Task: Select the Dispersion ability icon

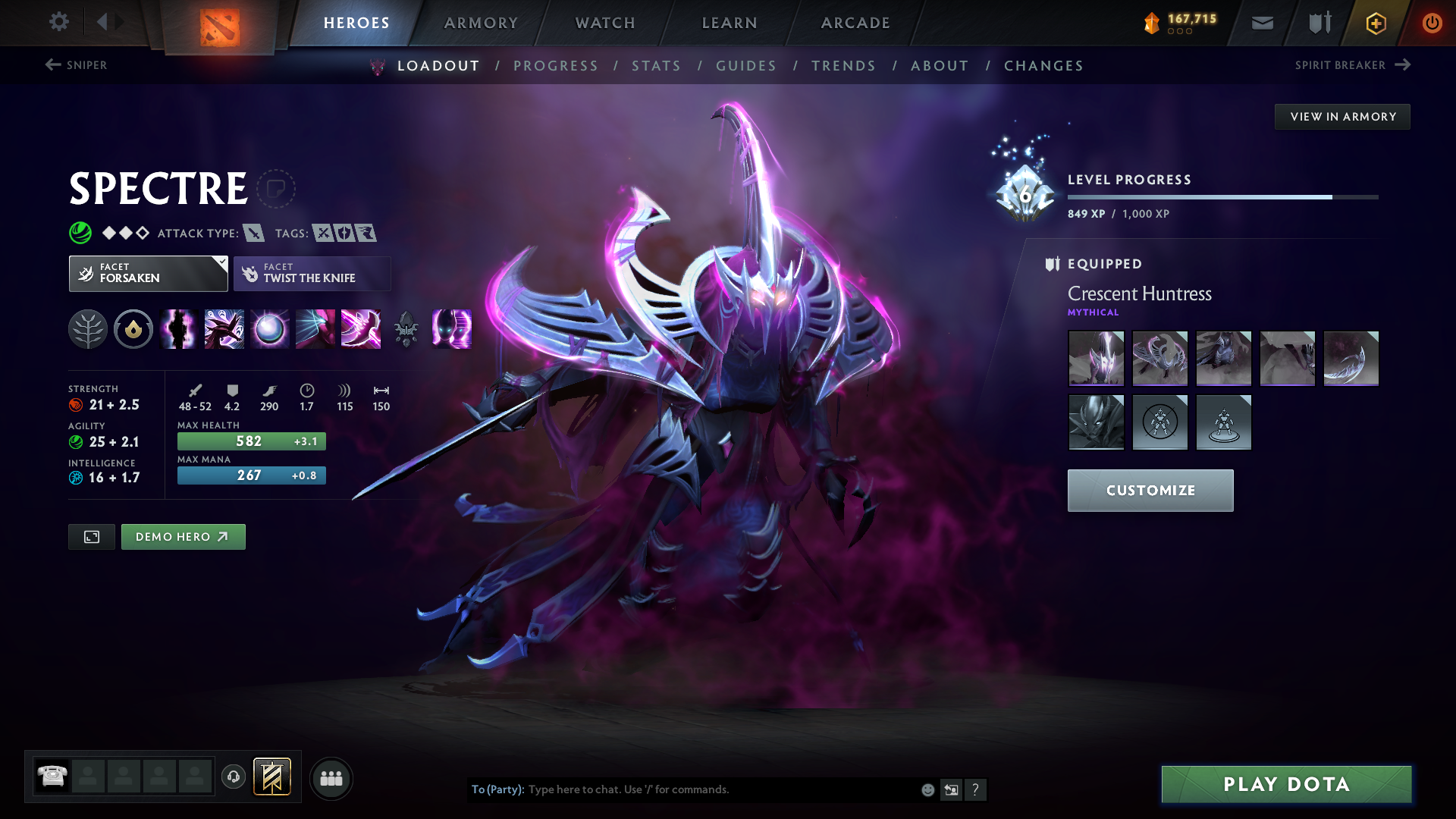Action: 270,329
